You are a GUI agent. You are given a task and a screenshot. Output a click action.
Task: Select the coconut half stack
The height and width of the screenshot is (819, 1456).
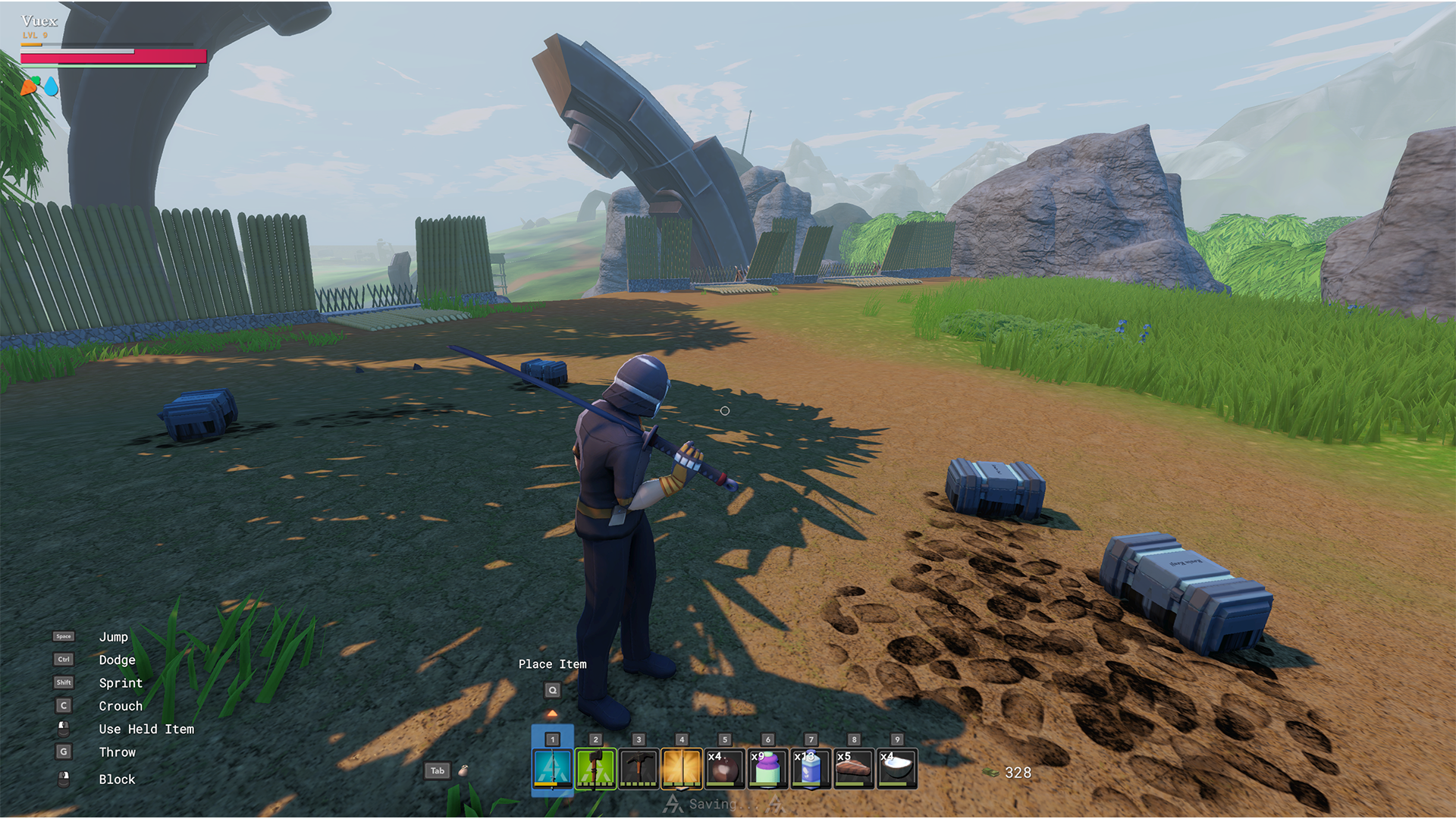pyautogui.click(x=897, y=768)
